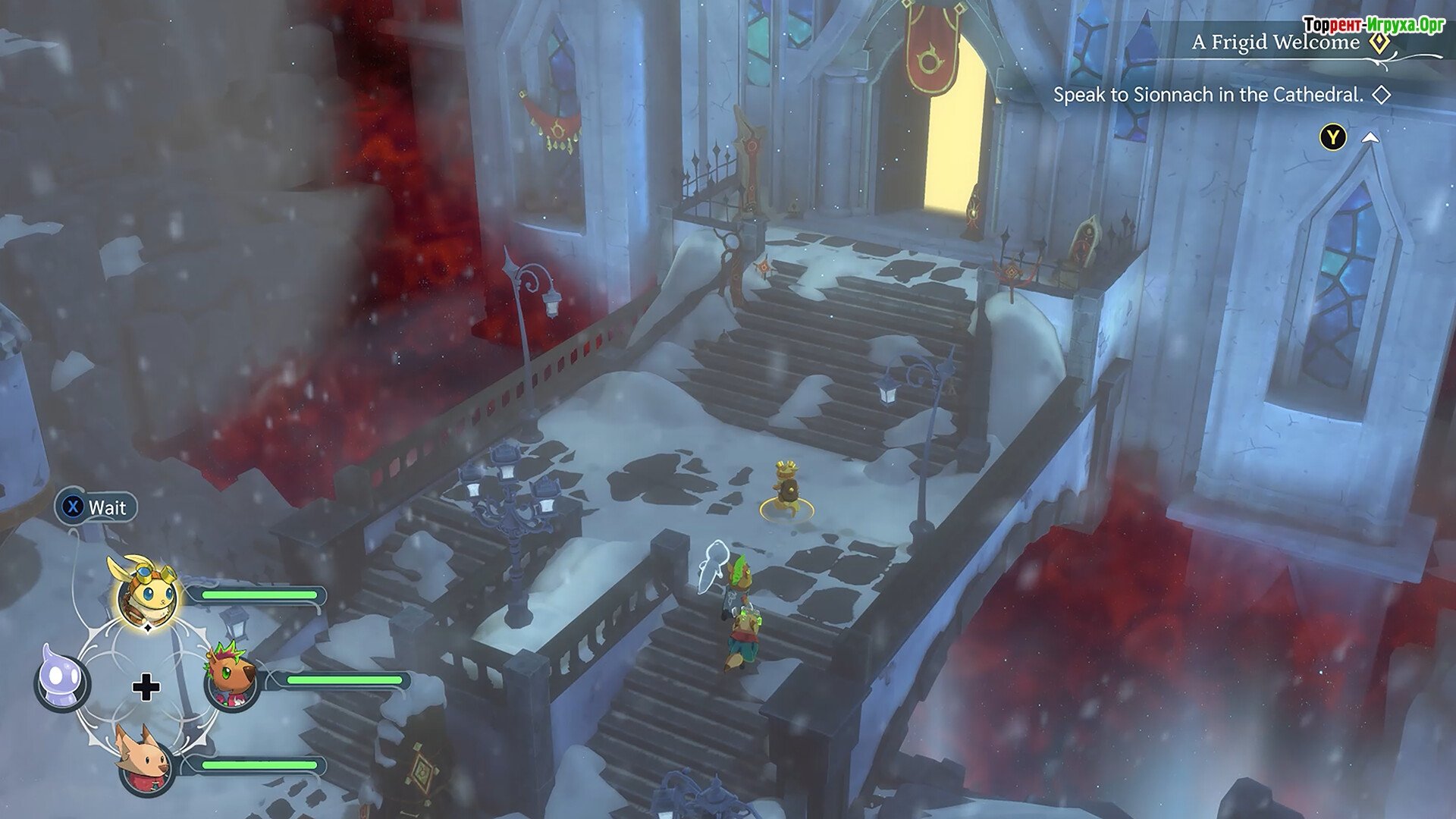This screenshot has height=819, width=1456.
Task: Open the A Frigid Welcome quest tracker
Action: pyautogui.click(x=1276, y=42)
